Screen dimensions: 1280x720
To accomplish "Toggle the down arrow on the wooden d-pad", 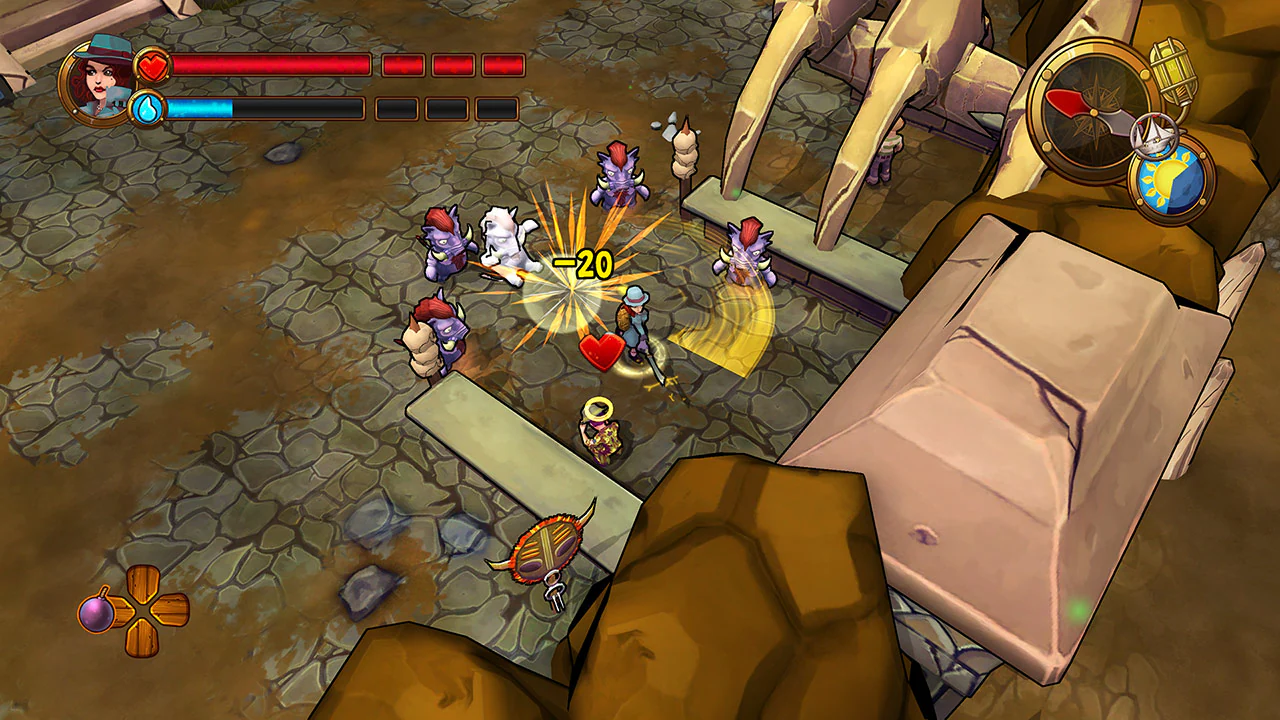I will click(x=142, y=640).
